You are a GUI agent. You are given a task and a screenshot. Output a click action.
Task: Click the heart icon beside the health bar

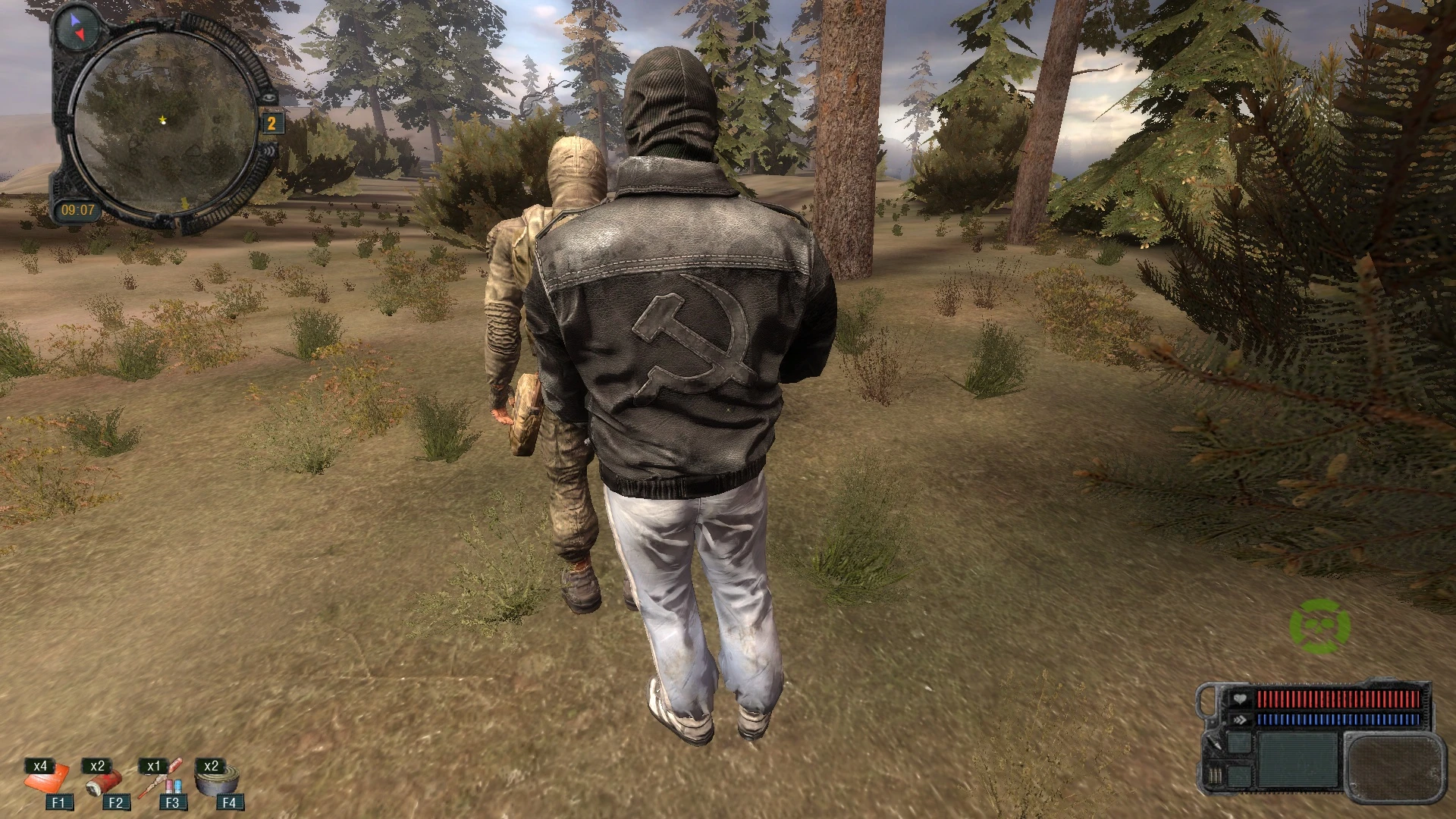click(x=1240, y=698)
